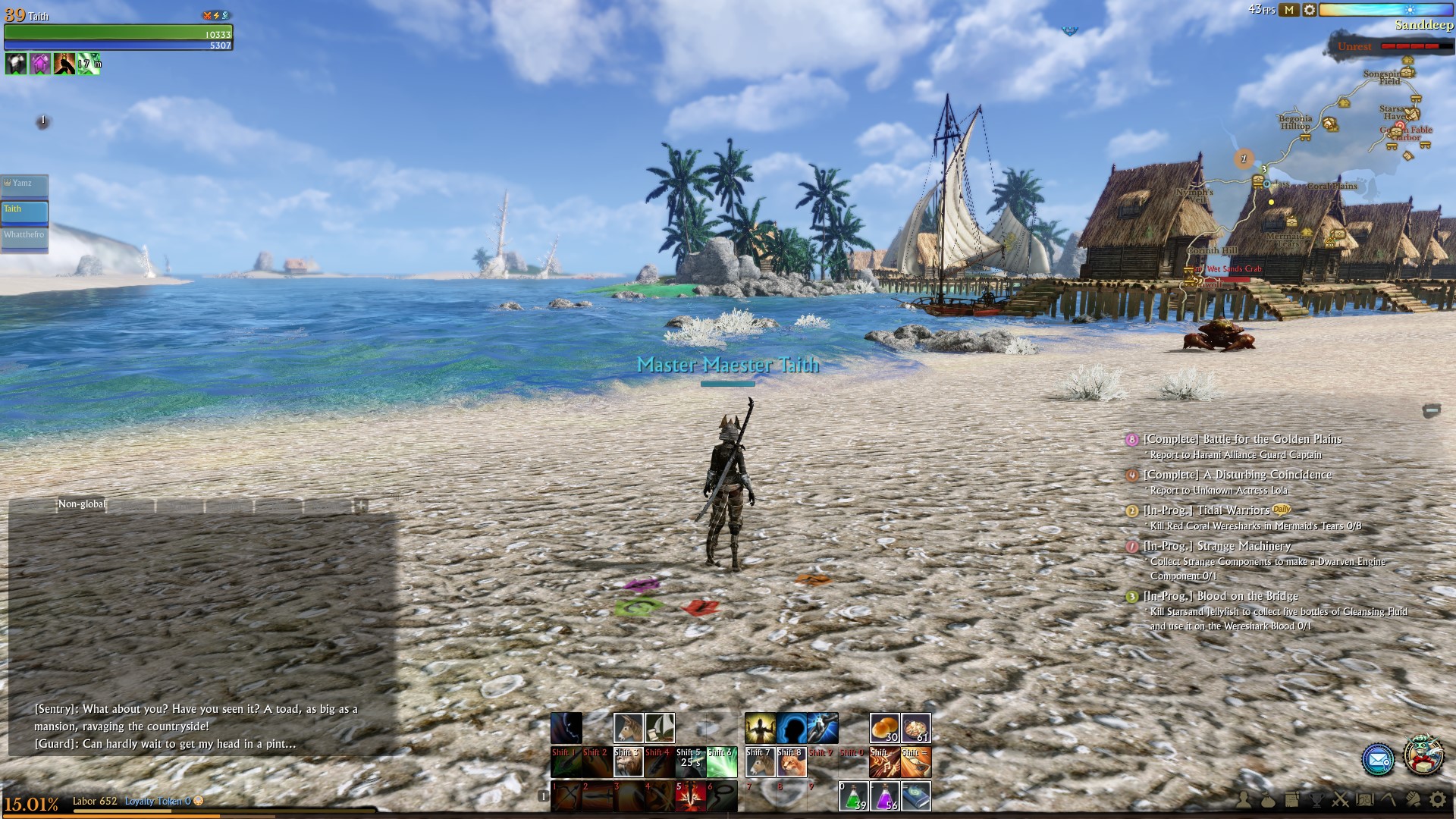The image size is (1456, 819).
Task: Select the Tidal Warriors daily quest entry
Action: click(x=1232, y=510)
